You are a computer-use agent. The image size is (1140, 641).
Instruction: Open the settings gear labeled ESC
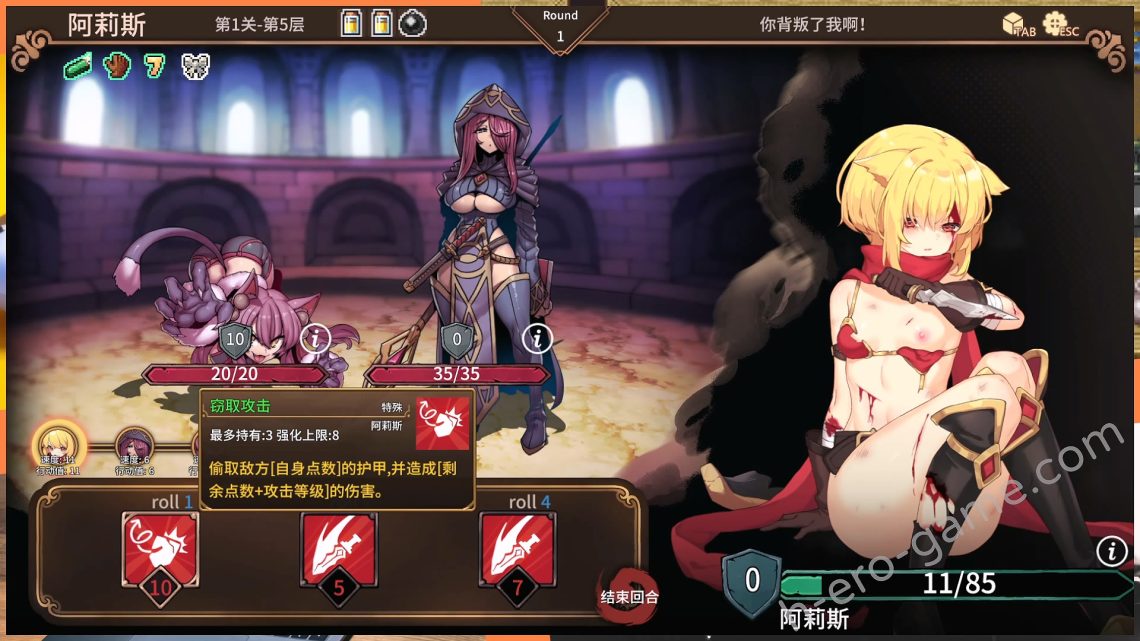[x=1056, y=23]
